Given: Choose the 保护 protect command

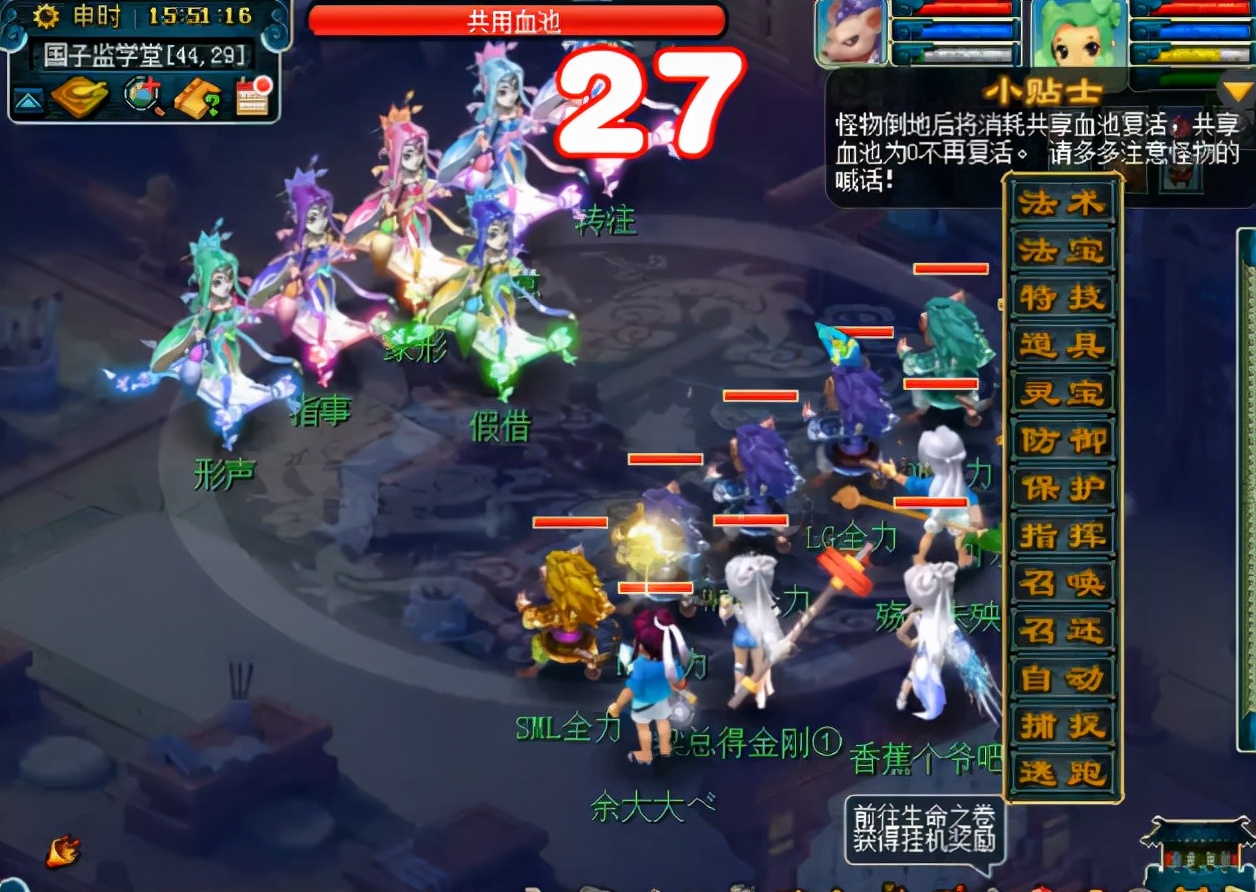Looking at the screenshot, I should (1062, 488).
